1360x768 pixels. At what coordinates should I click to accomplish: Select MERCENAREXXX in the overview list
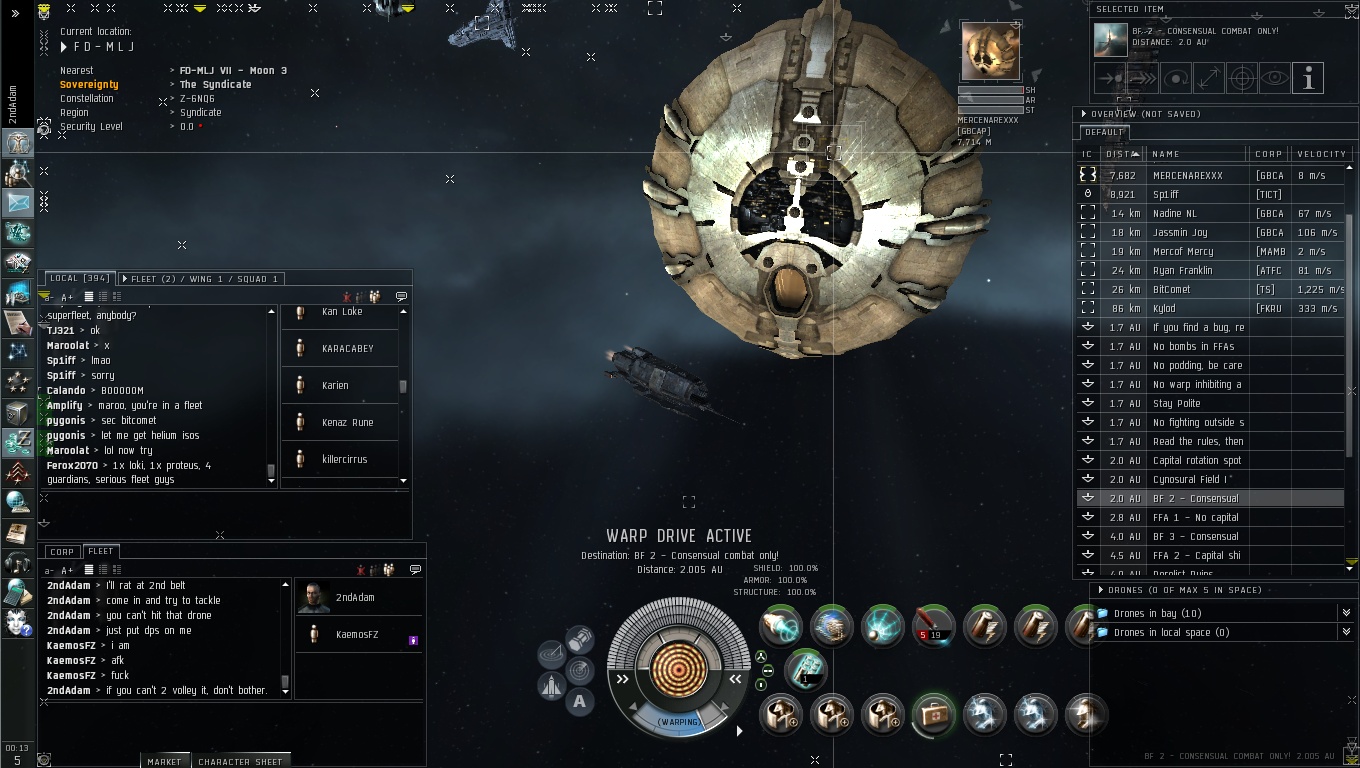click(1187, 175)
